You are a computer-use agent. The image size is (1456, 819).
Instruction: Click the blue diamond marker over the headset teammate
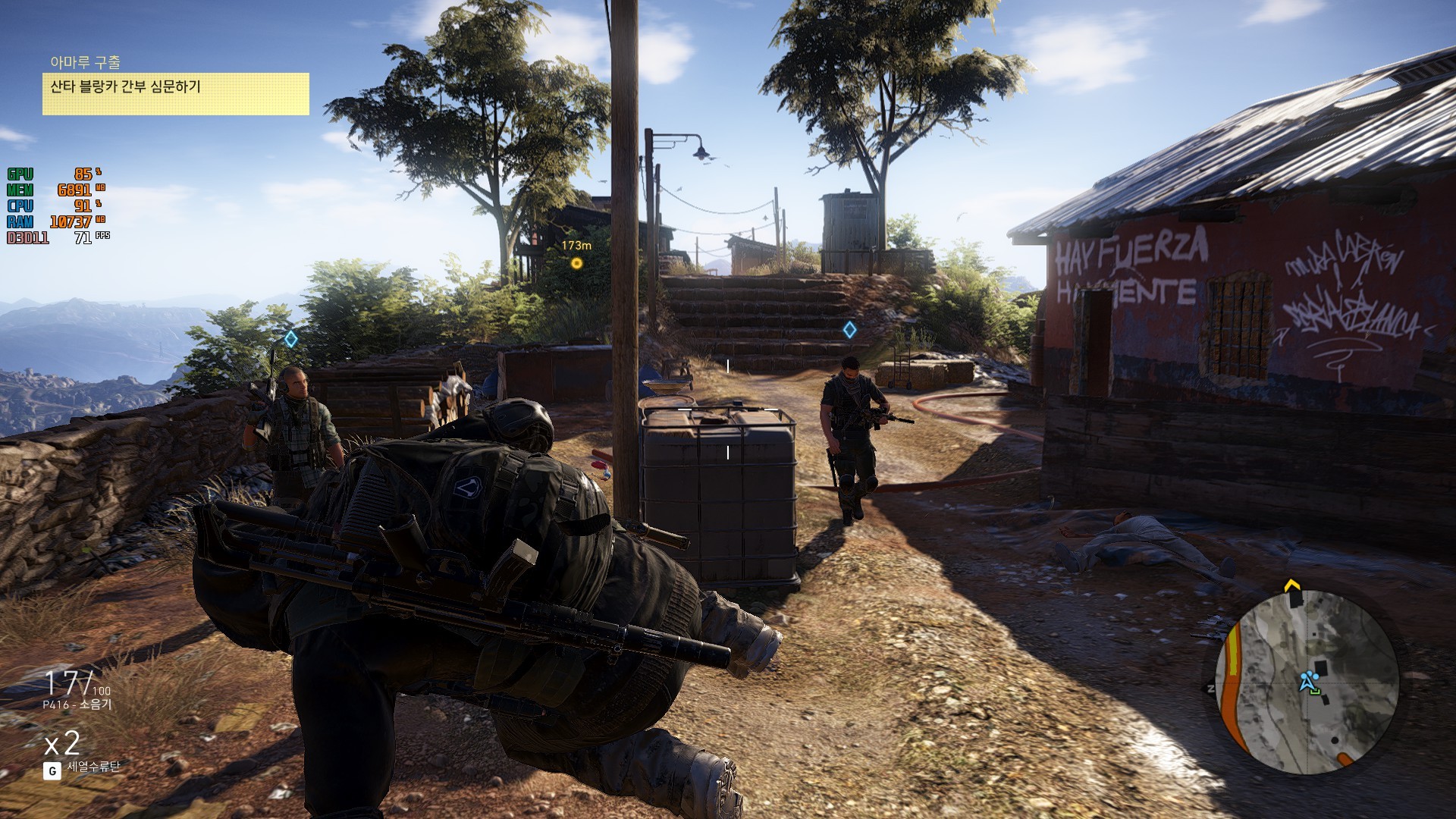tap(290, 339)
